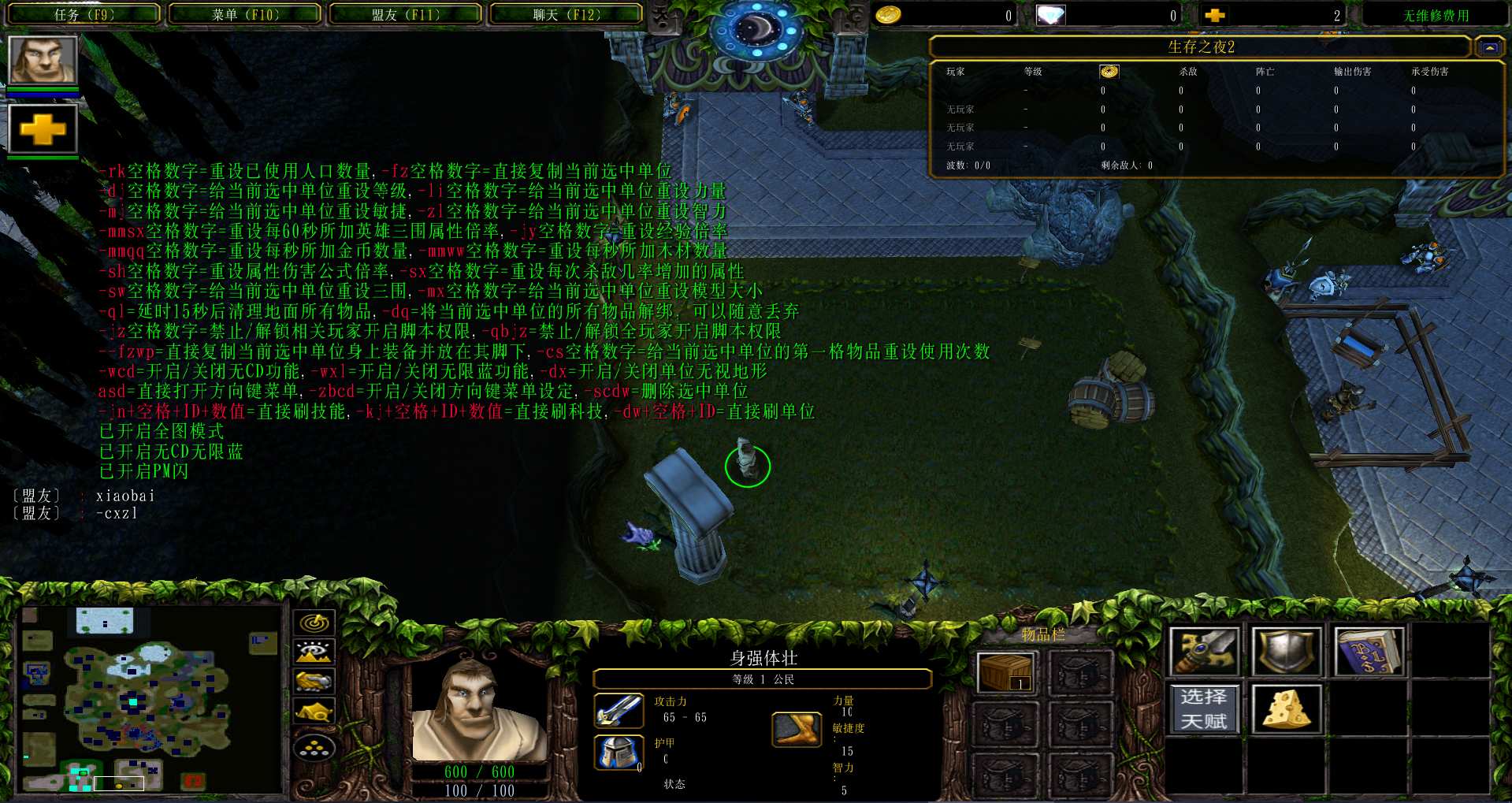Toggle minimap ally color mode button

(x=314, y=681)
